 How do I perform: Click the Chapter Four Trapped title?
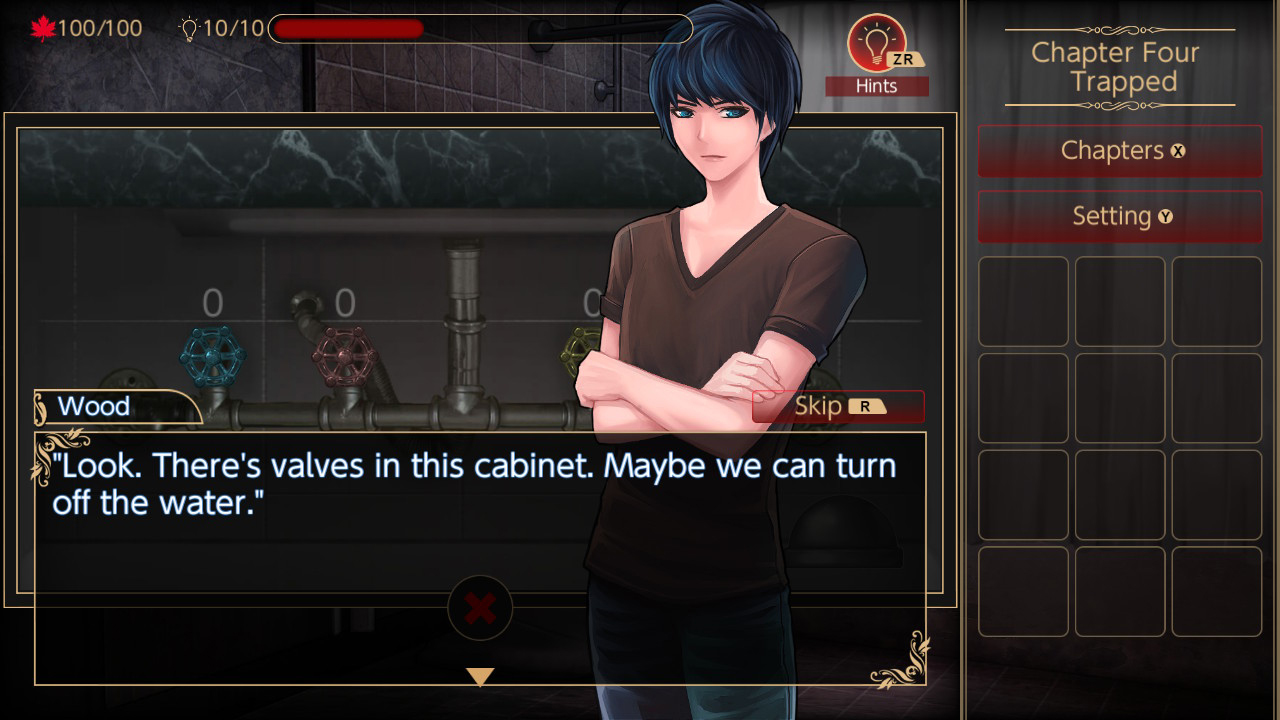tap(1119, 67)
